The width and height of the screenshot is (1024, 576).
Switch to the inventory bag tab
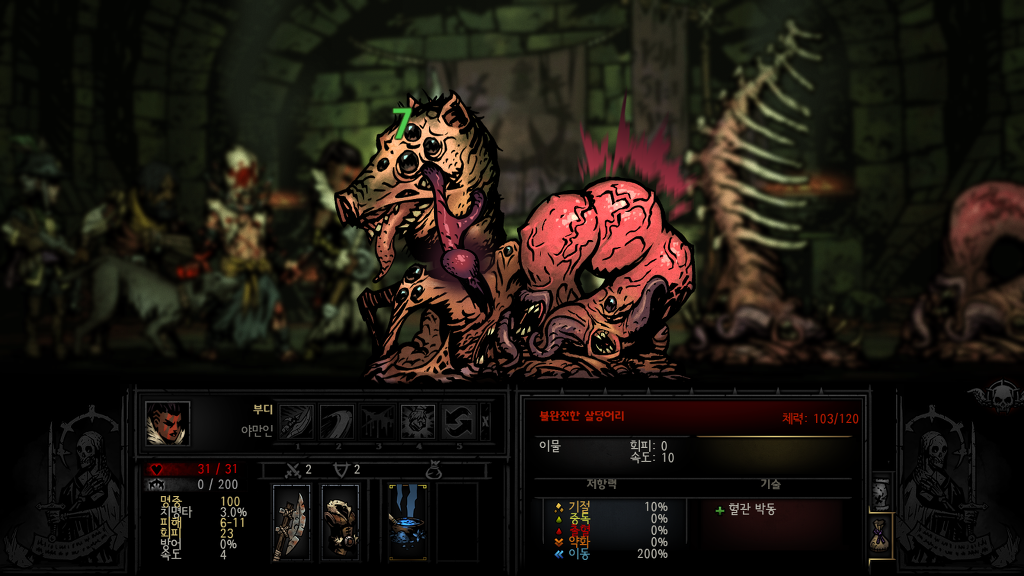tap(881, 533)
